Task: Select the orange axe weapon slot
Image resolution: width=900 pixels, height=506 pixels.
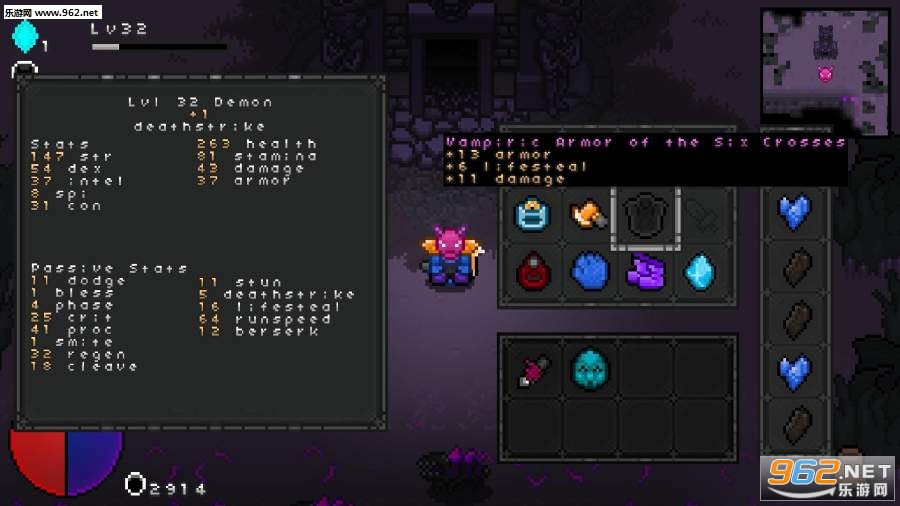Action: [588, 215]
